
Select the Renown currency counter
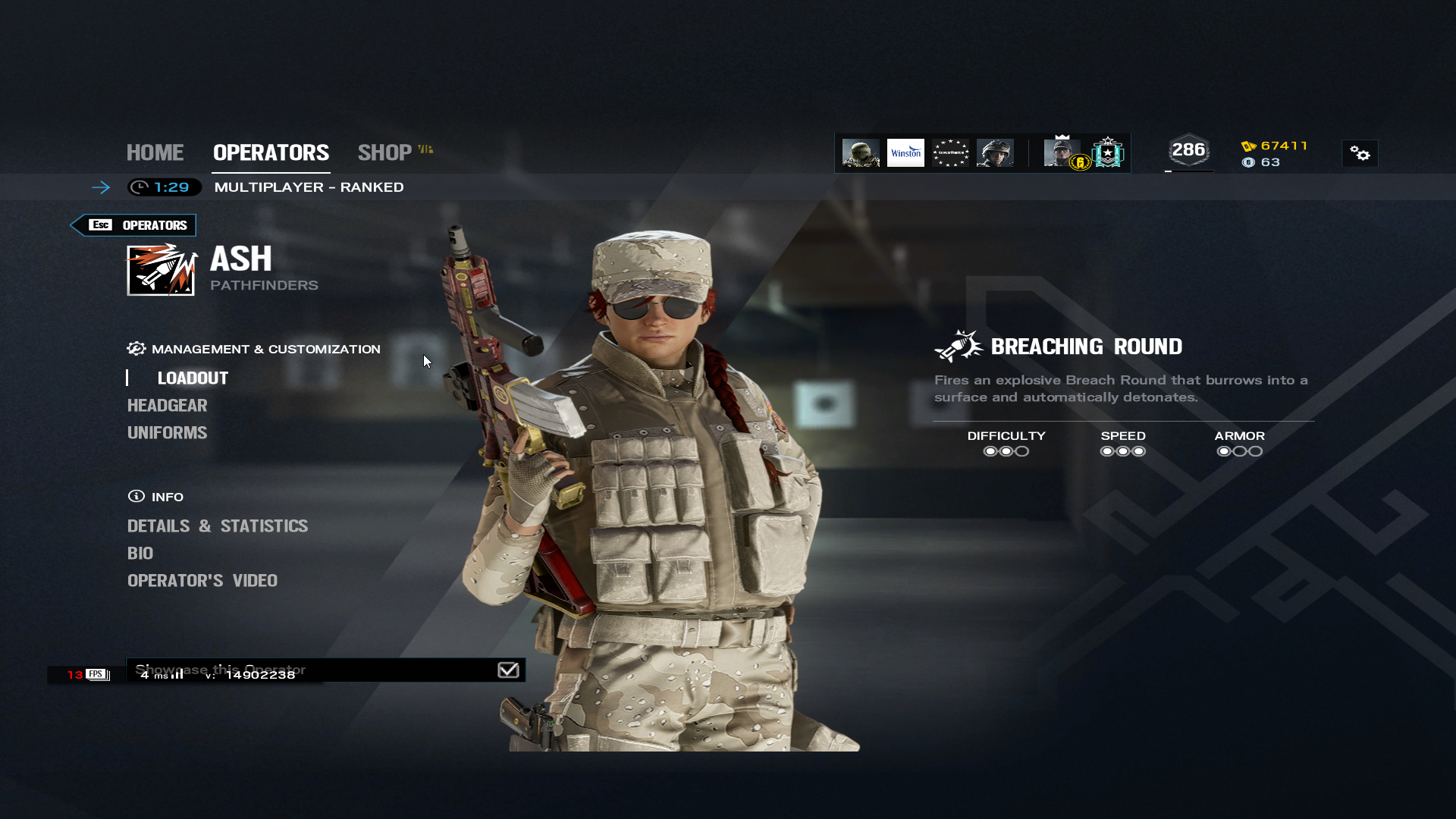pyautogui.click(x=1276, y=146)
